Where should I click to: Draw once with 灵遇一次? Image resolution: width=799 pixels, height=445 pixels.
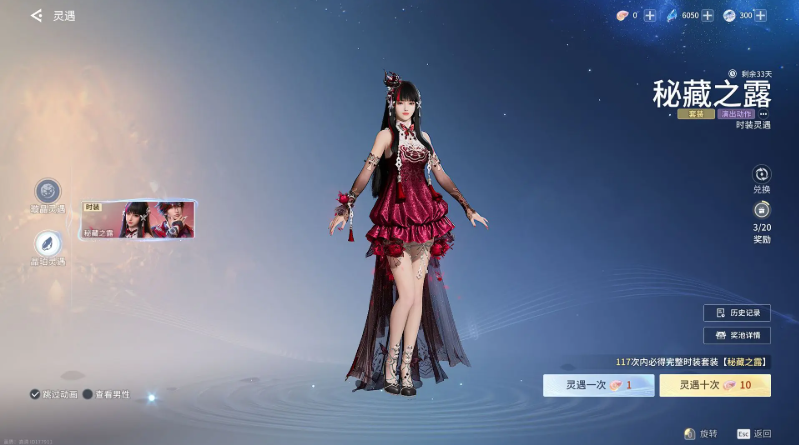coord(598,385)
